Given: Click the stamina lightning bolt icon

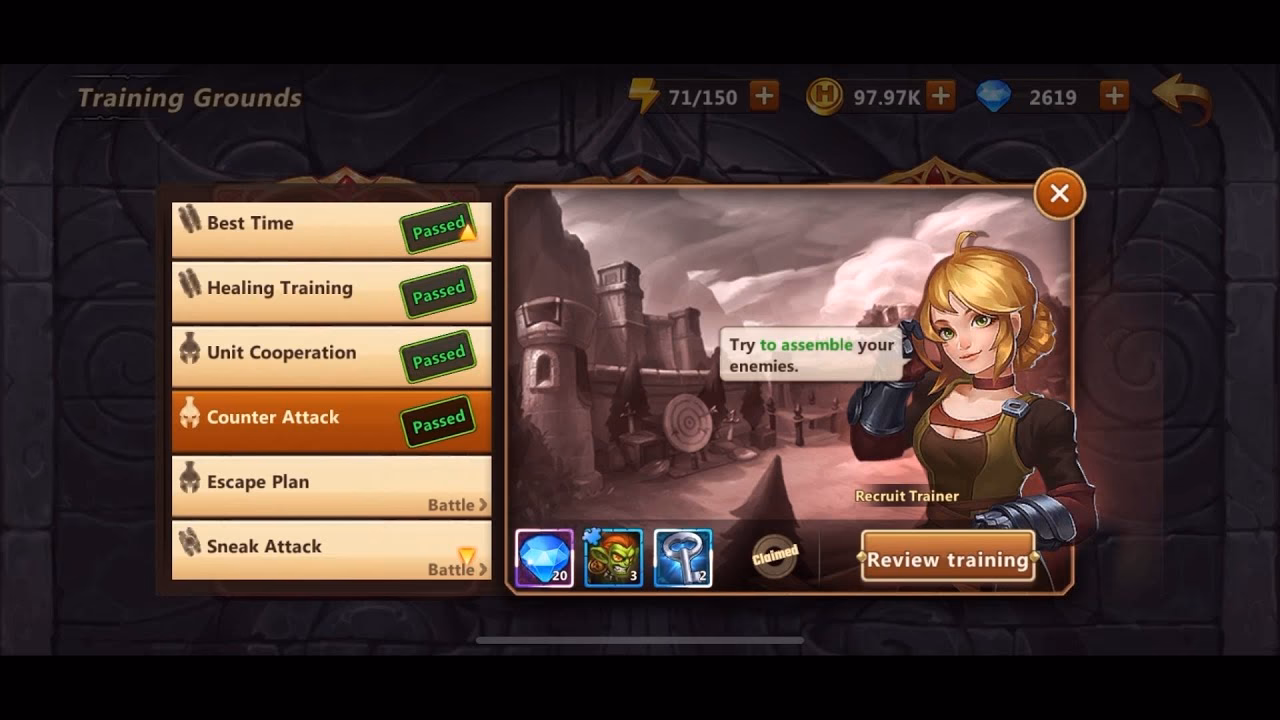Looking at the screenshot, I should point(646,96).
